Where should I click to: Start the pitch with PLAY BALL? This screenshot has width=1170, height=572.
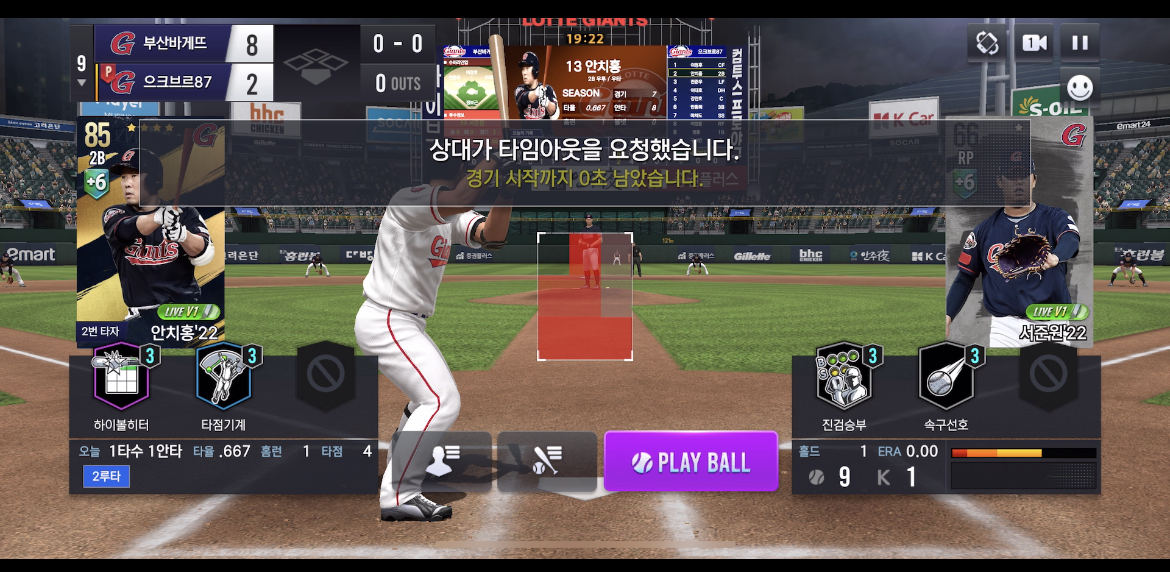tap(691, 461)
